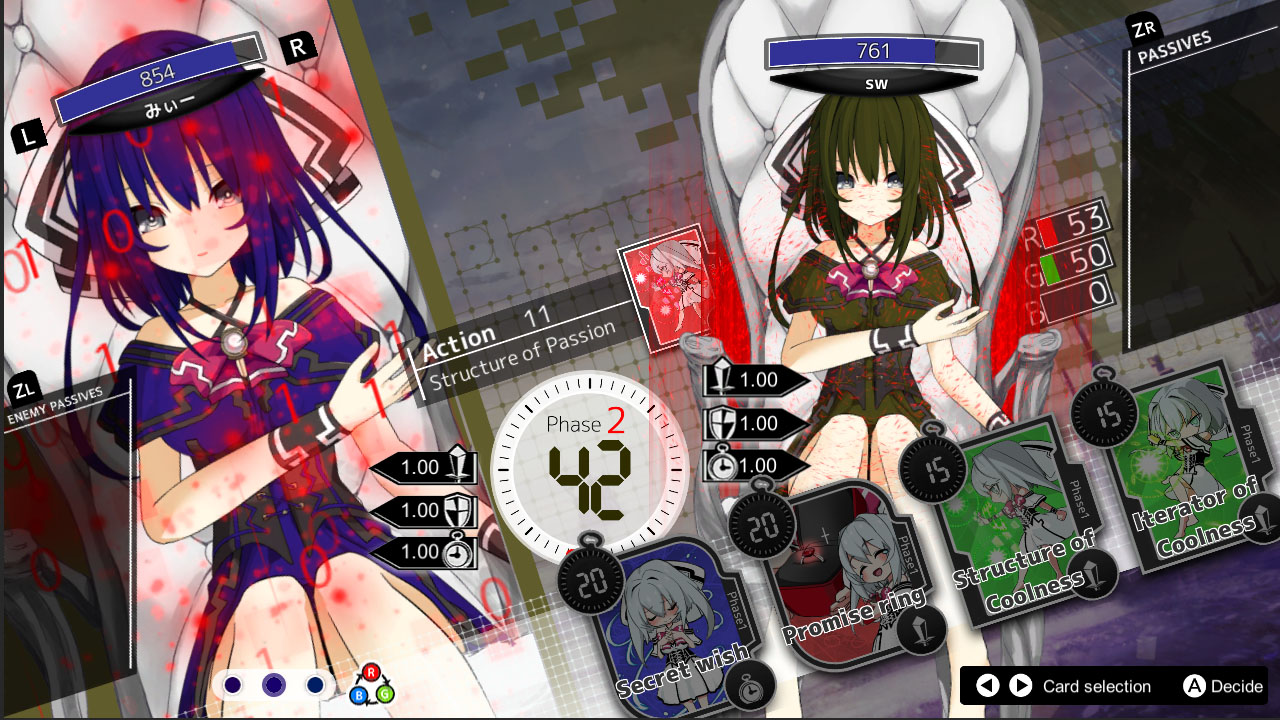Toggle the green G indicator at bottom left

point(384,695)
